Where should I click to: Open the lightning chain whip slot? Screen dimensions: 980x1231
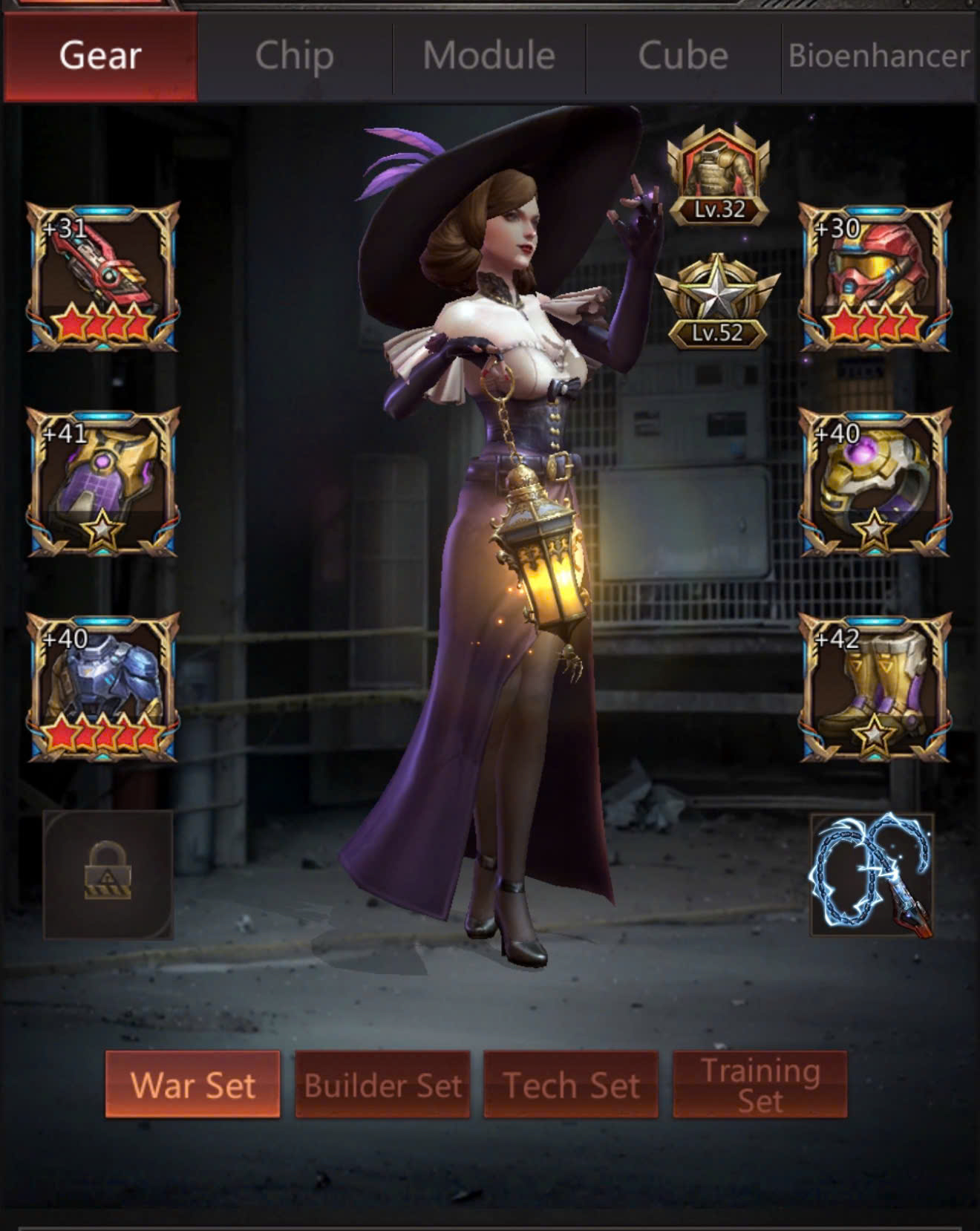pos(872,875)
